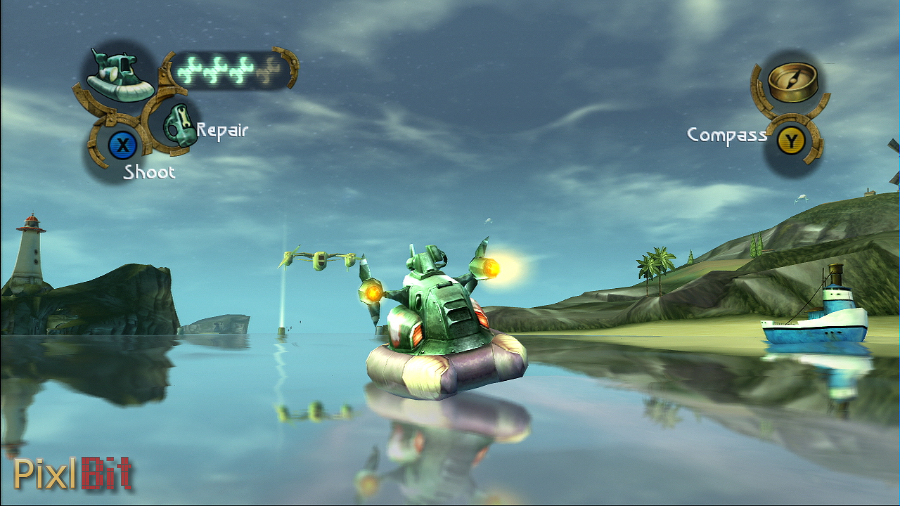Activate the Repair tool icon
The image size is (900, 506).
click(x=175, y=123)
